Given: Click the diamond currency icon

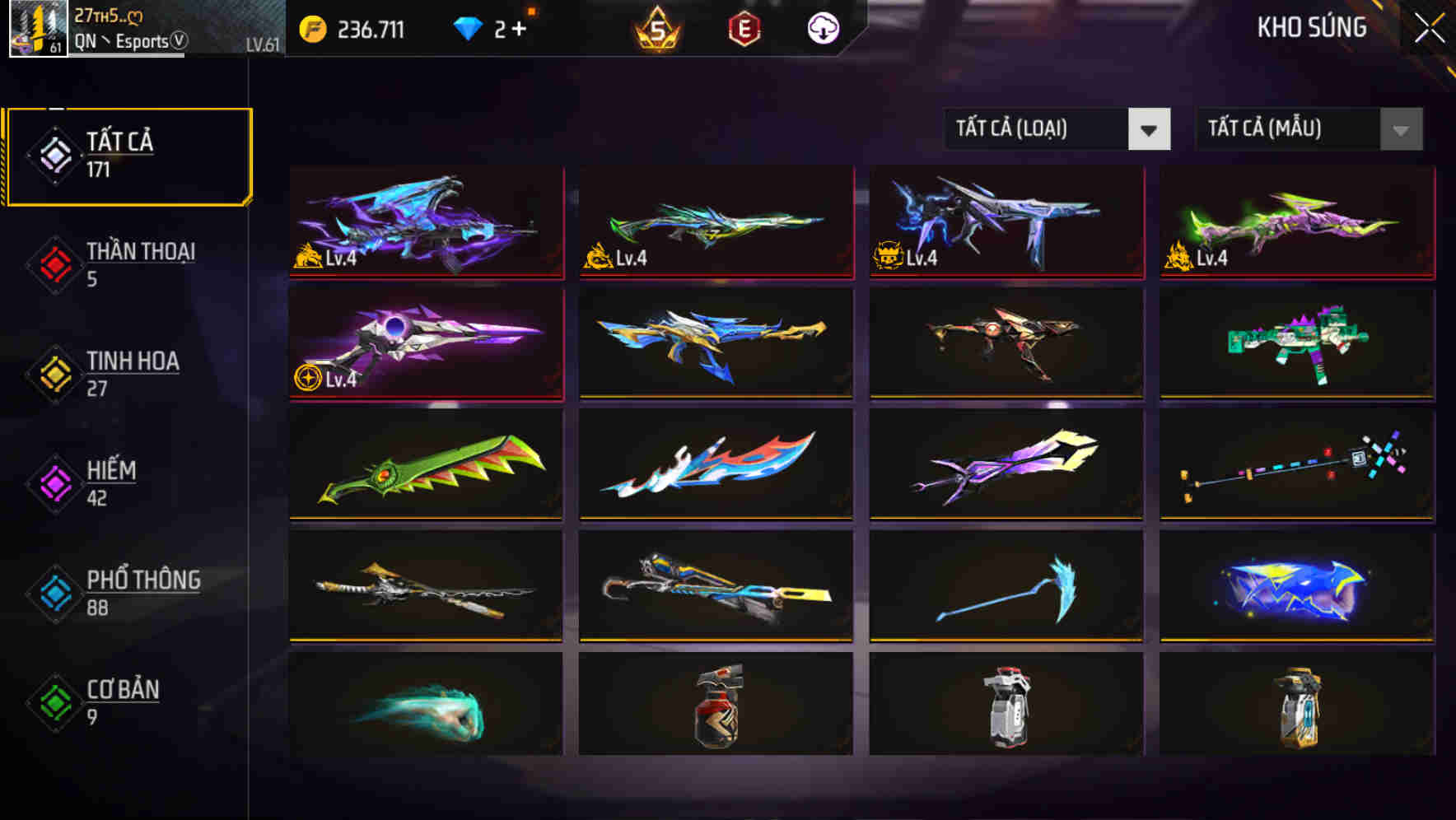Looking at the screenshot, I should 469,27.
